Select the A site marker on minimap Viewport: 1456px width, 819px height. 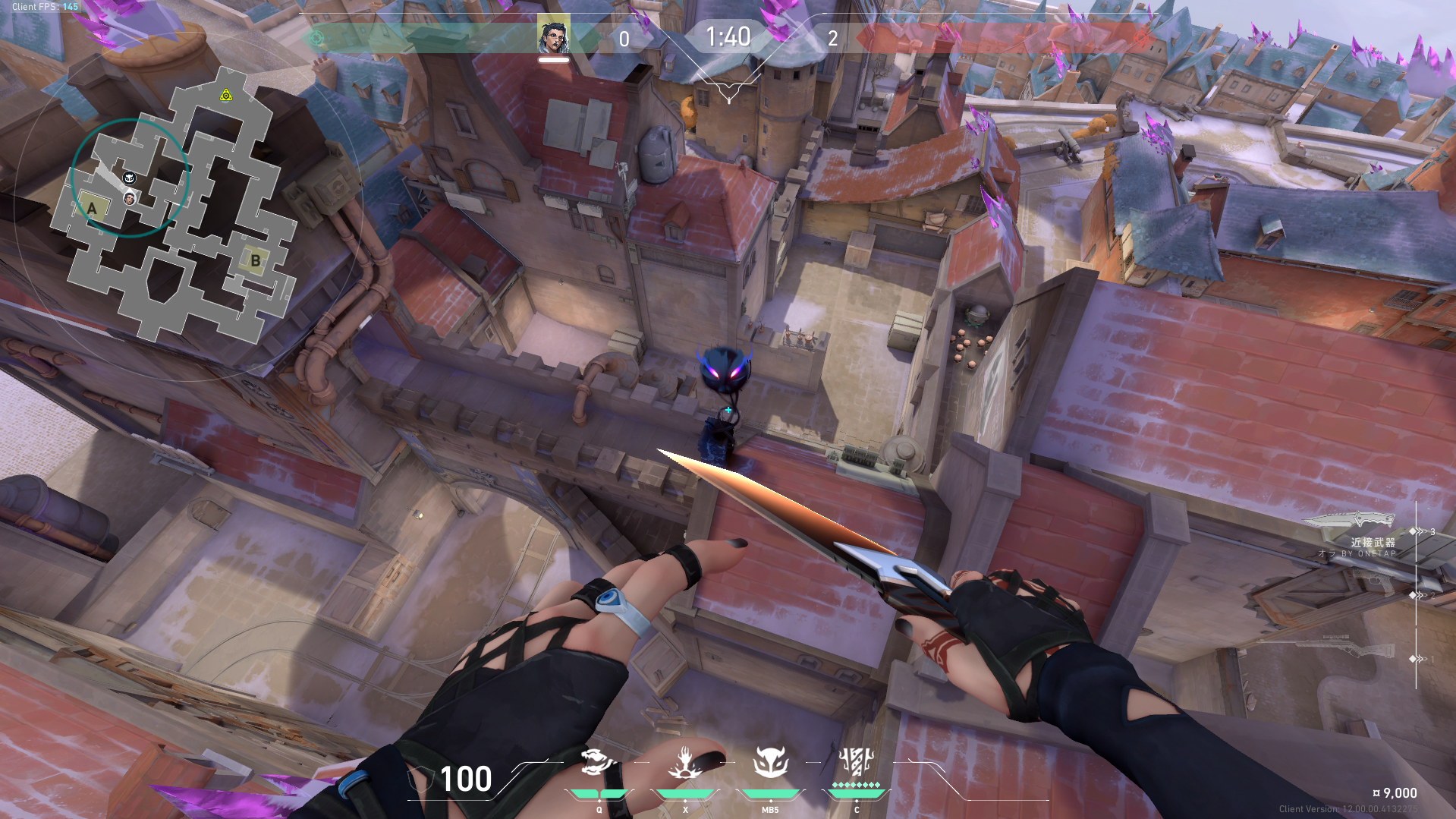pos(93,209)
